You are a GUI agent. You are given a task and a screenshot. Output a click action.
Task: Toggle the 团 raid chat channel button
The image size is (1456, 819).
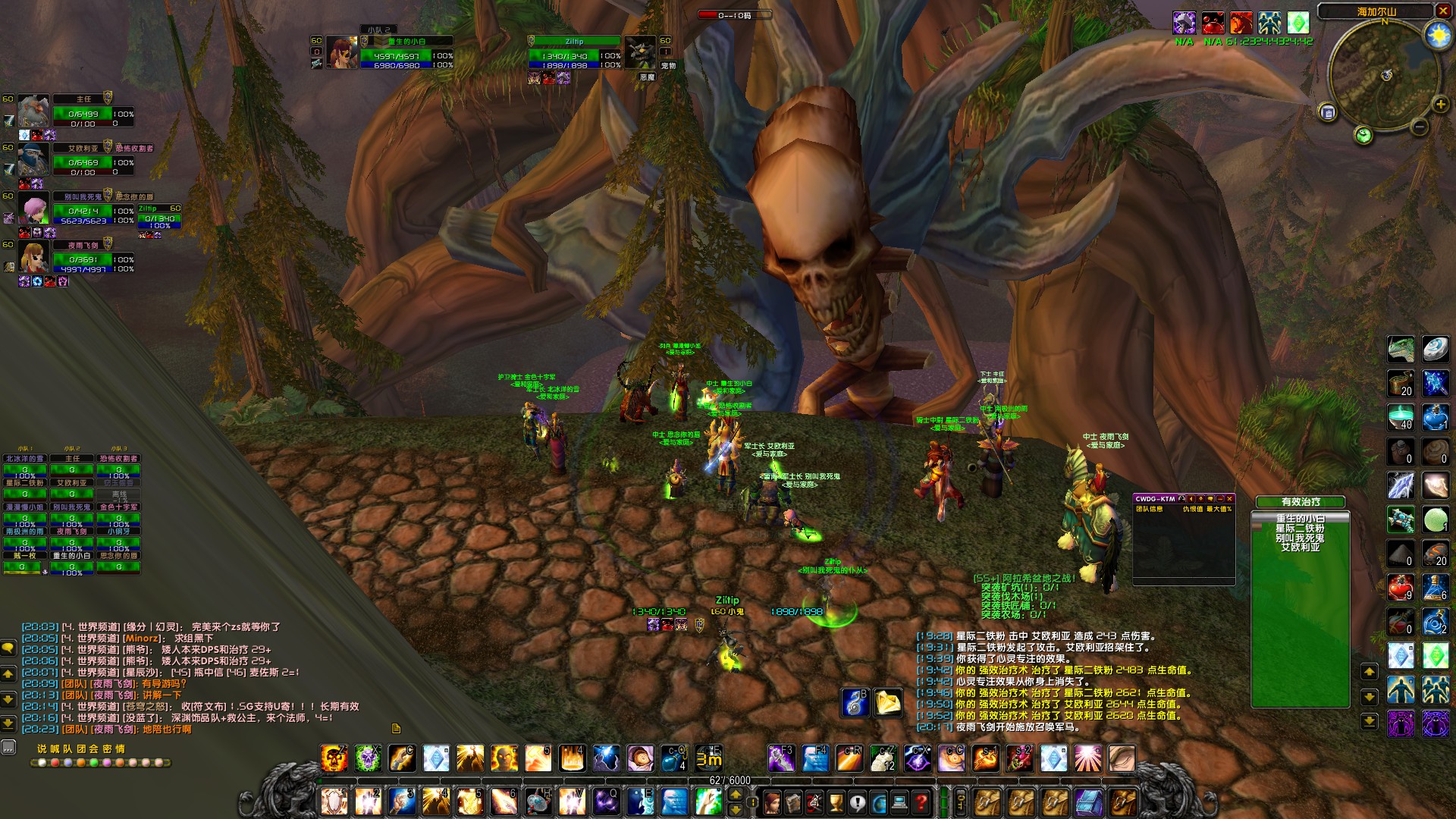point(80,748)
